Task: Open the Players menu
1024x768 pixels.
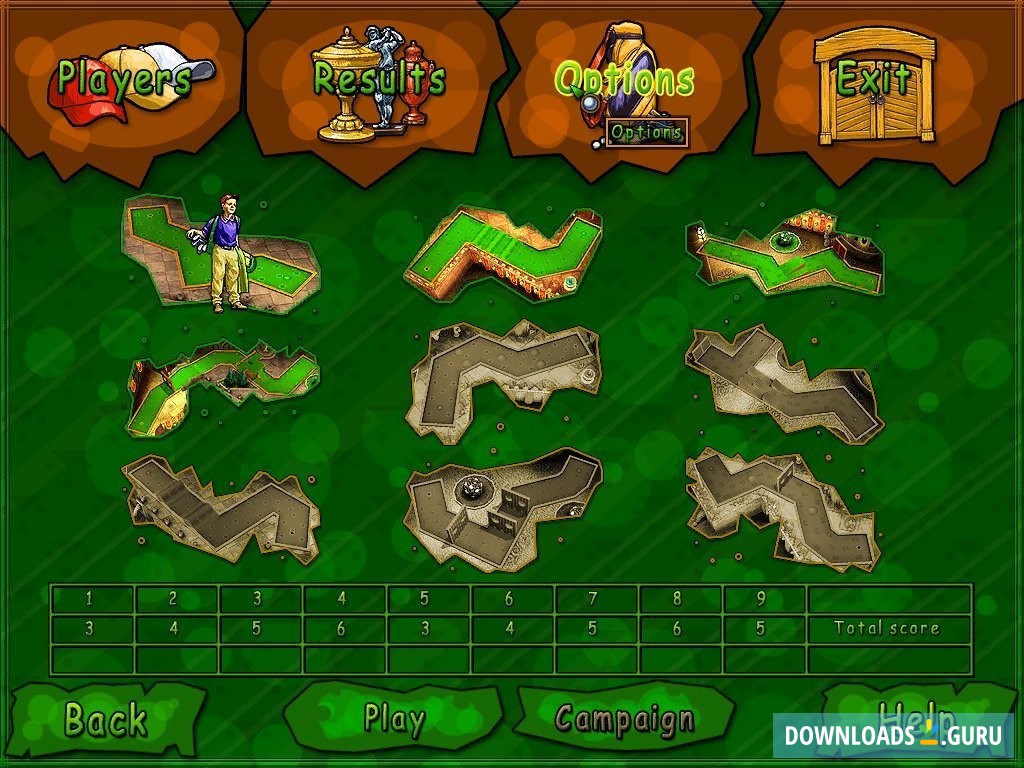Action: click(x=124, y=78)
